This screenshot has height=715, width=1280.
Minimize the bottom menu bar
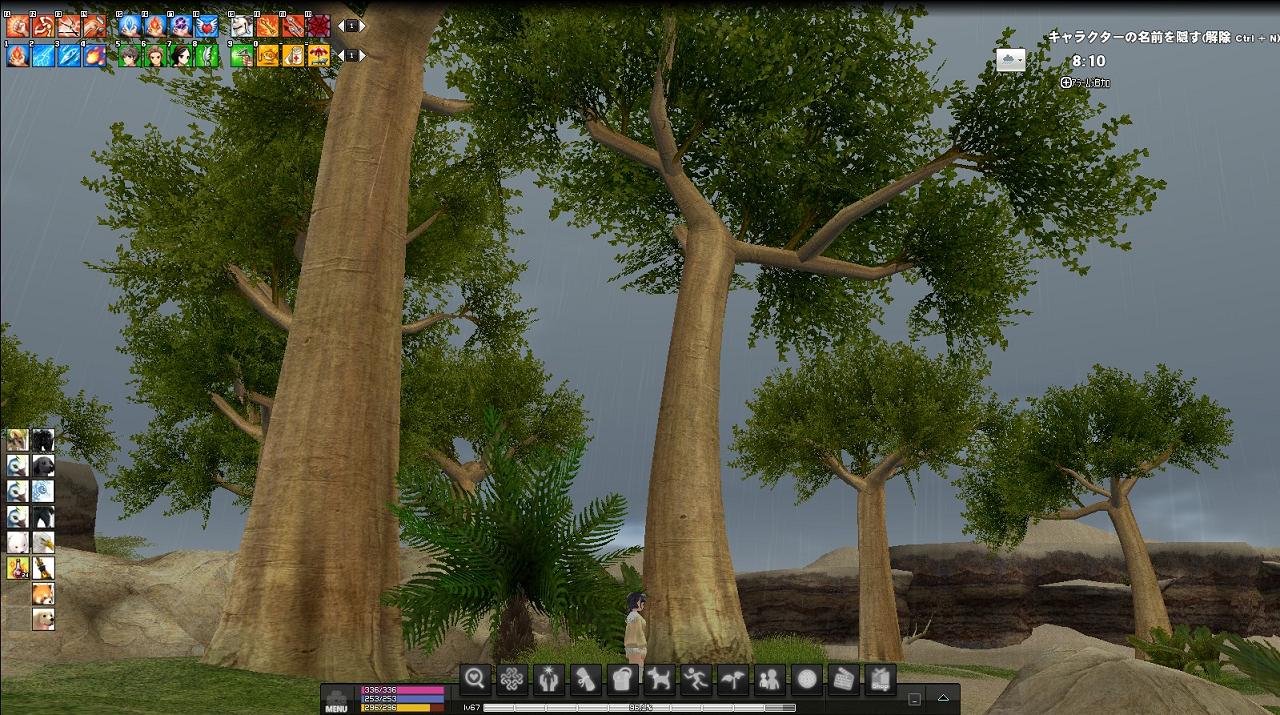click(914, 699)
